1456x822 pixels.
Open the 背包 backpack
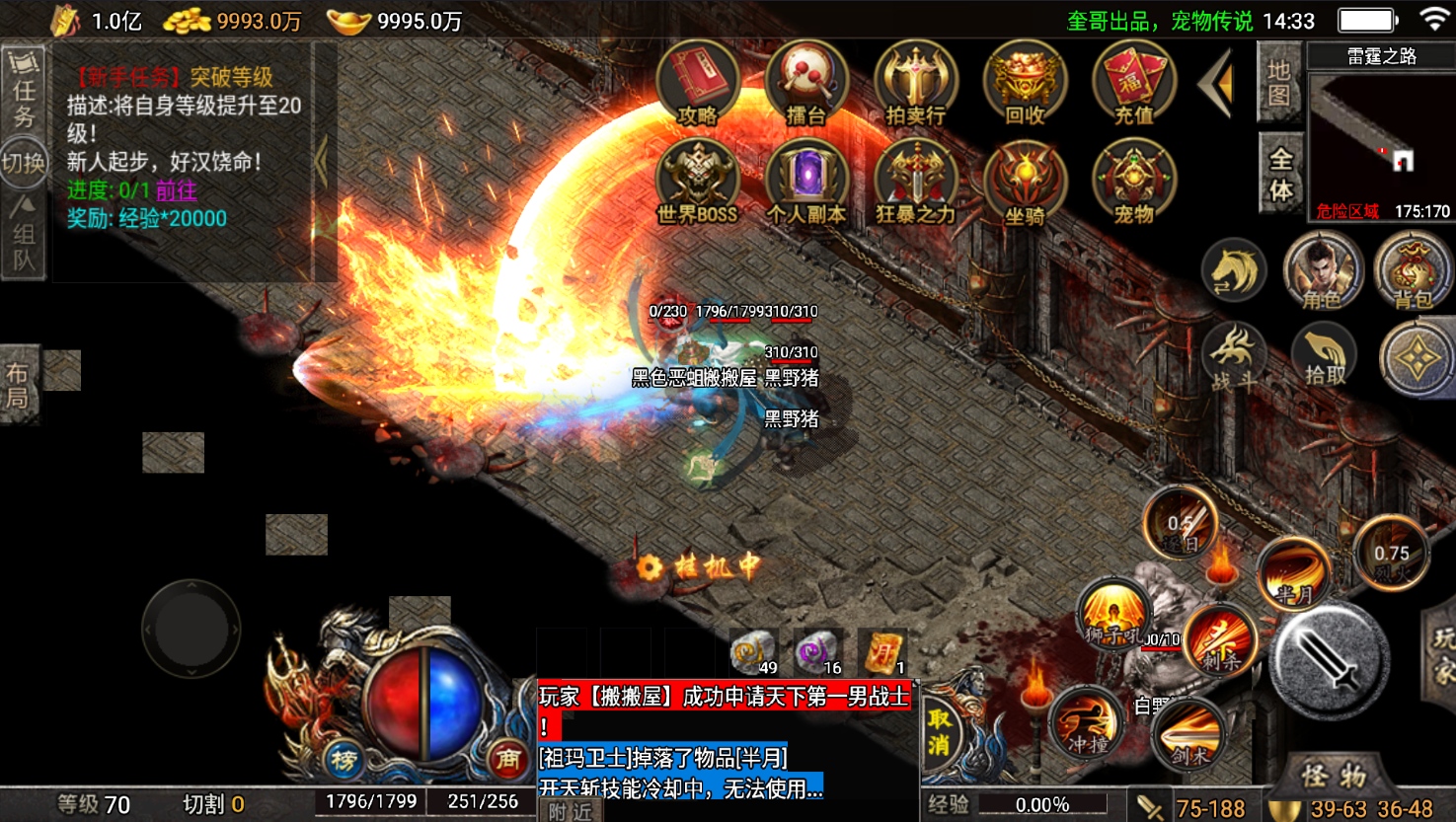pos(1413,271)
